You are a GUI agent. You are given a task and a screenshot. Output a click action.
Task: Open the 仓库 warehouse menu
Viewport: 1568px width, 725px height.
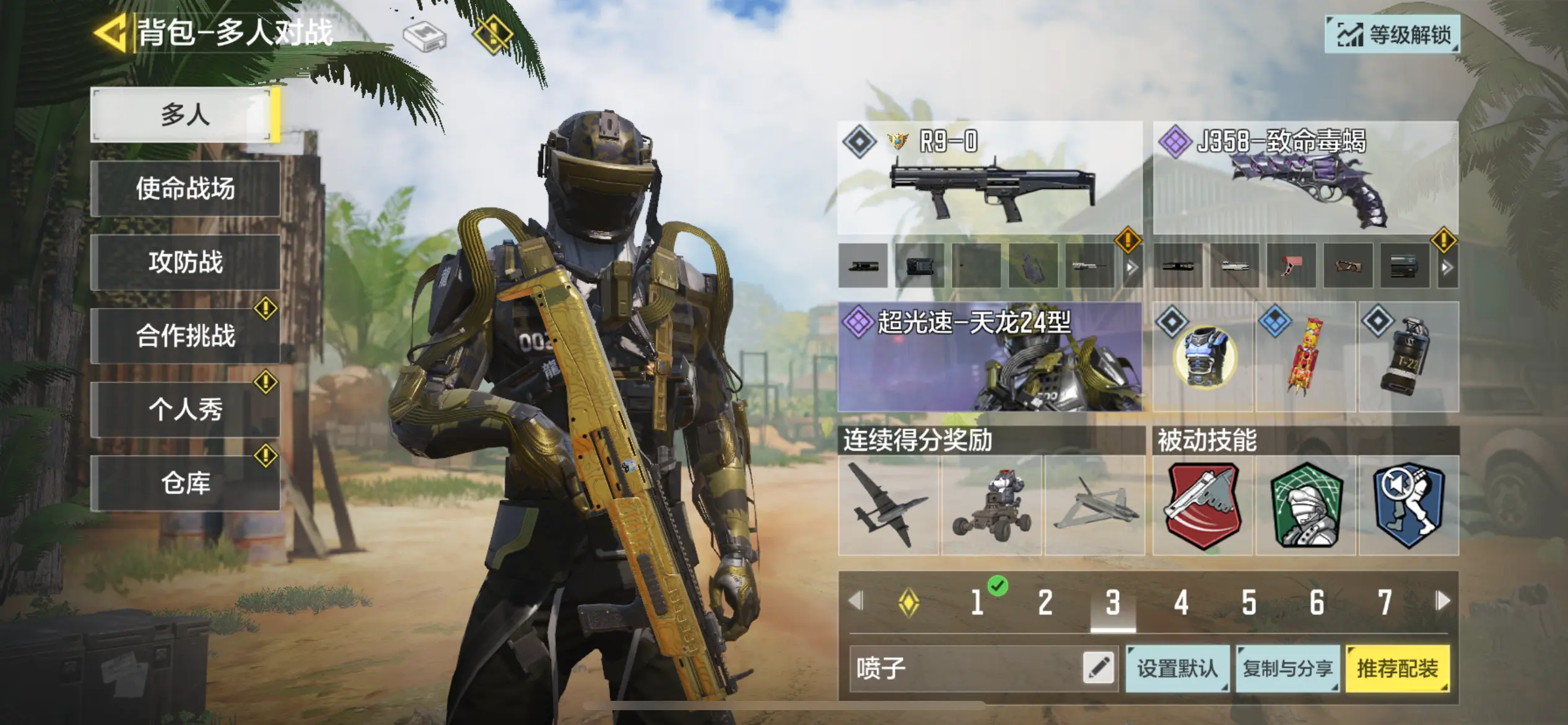(185, 483)
